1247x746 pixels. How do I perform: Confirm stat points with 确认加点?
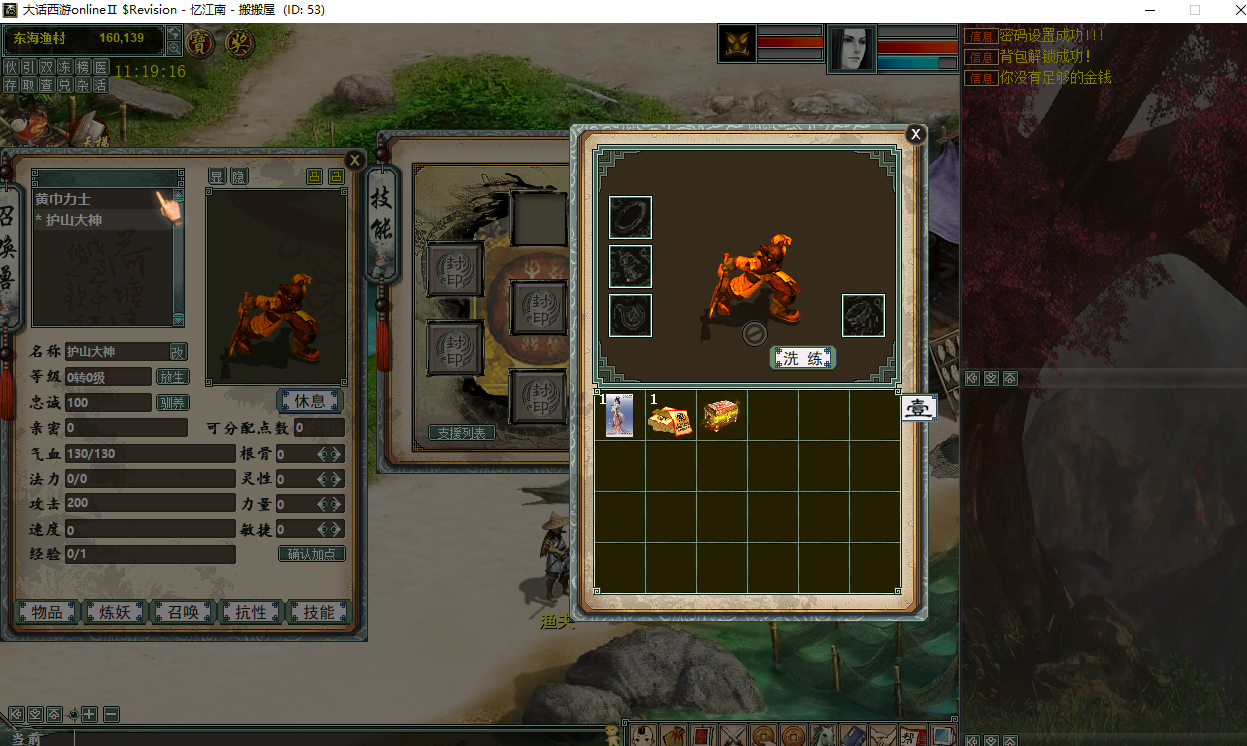pyautogui.click(x=311, y=554)
